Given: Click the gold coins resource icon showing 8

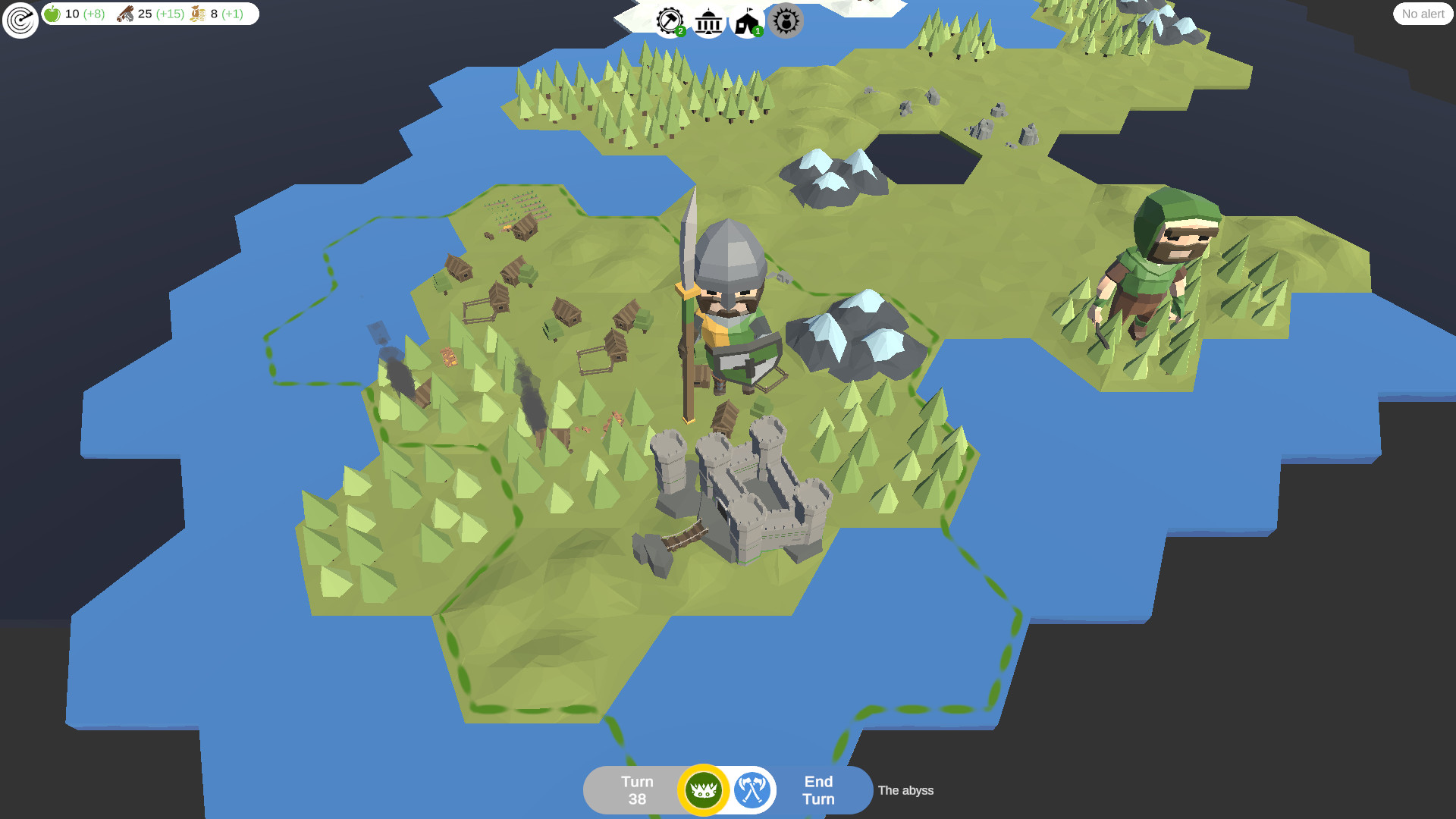Looking at the screenshot, I should point(196,13).
